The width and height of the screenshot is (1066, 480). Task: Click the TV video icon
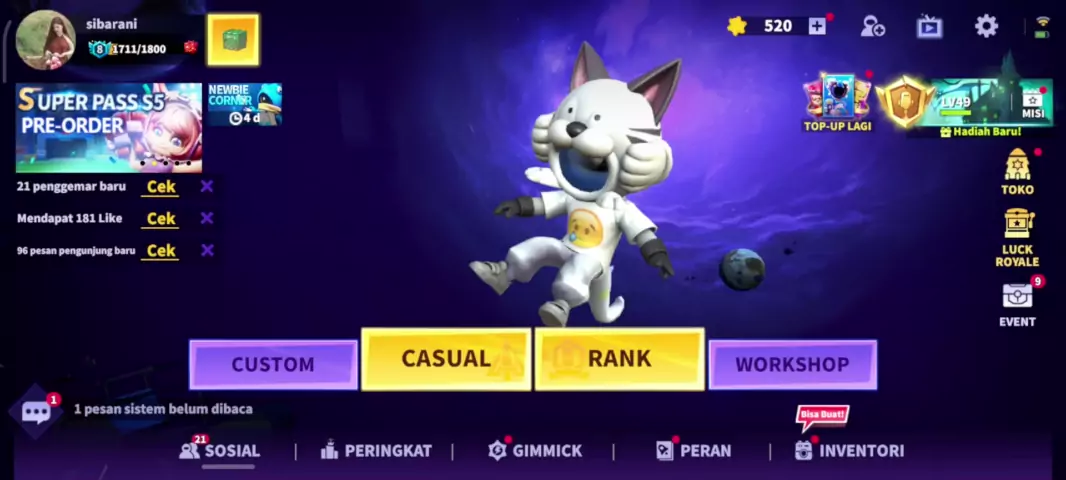tap(929, 26)
